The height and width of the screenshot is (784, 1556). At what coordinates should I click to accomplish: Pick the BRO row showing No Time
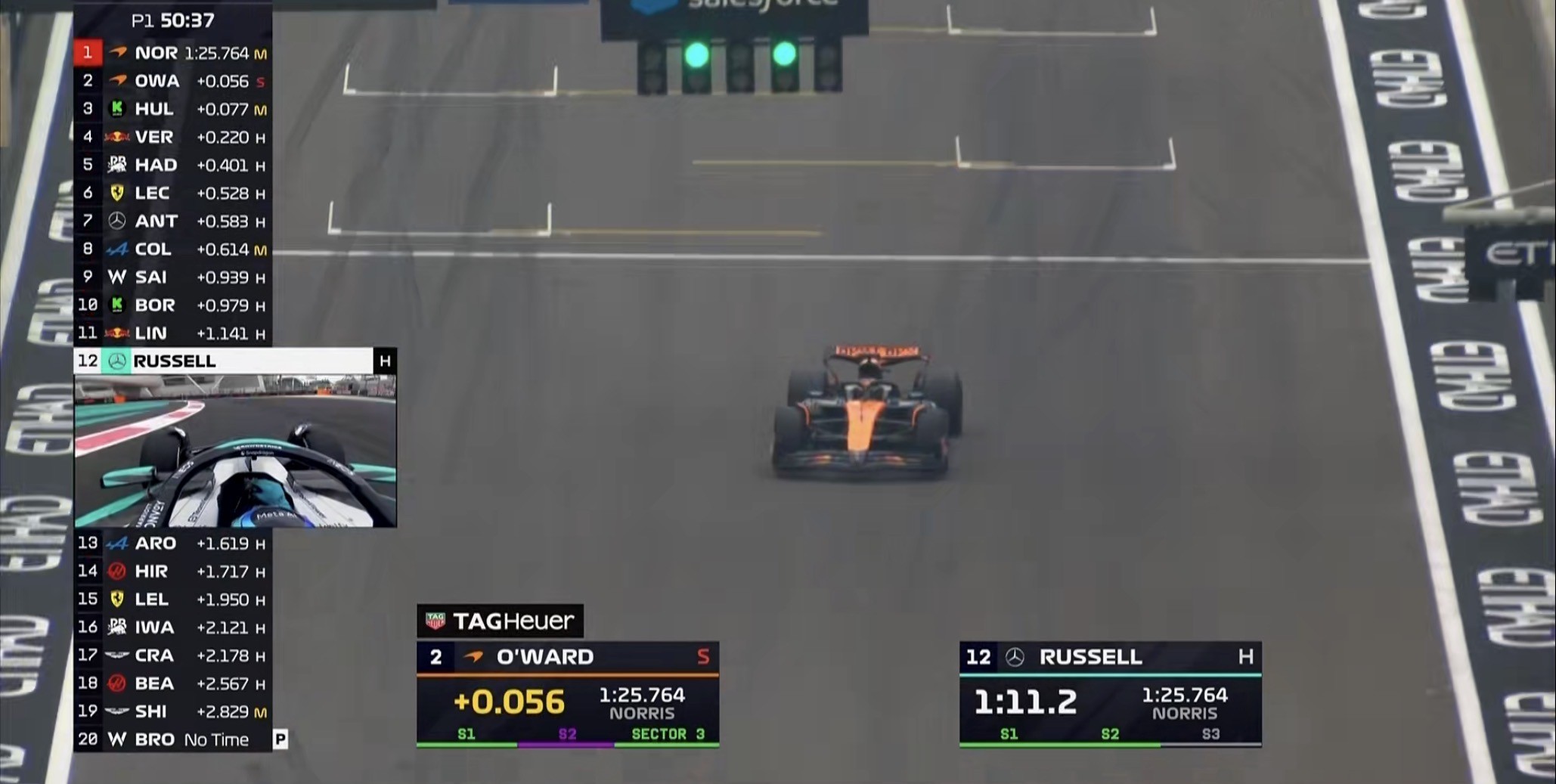coord(172,739)
